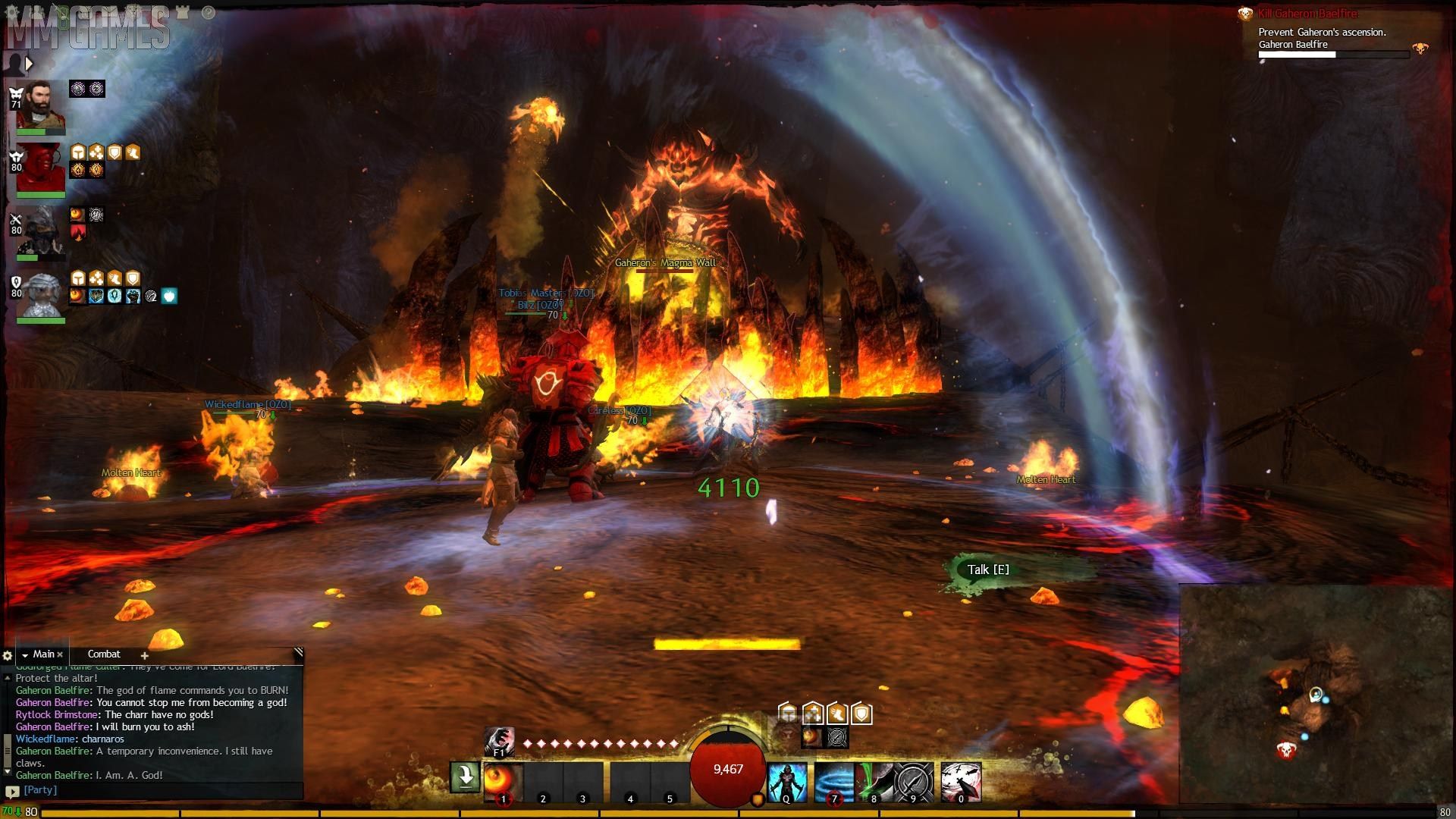Screen dimensions: 1456x819
Task: Switch to the Combat chat tab
Action: [104, 654]
